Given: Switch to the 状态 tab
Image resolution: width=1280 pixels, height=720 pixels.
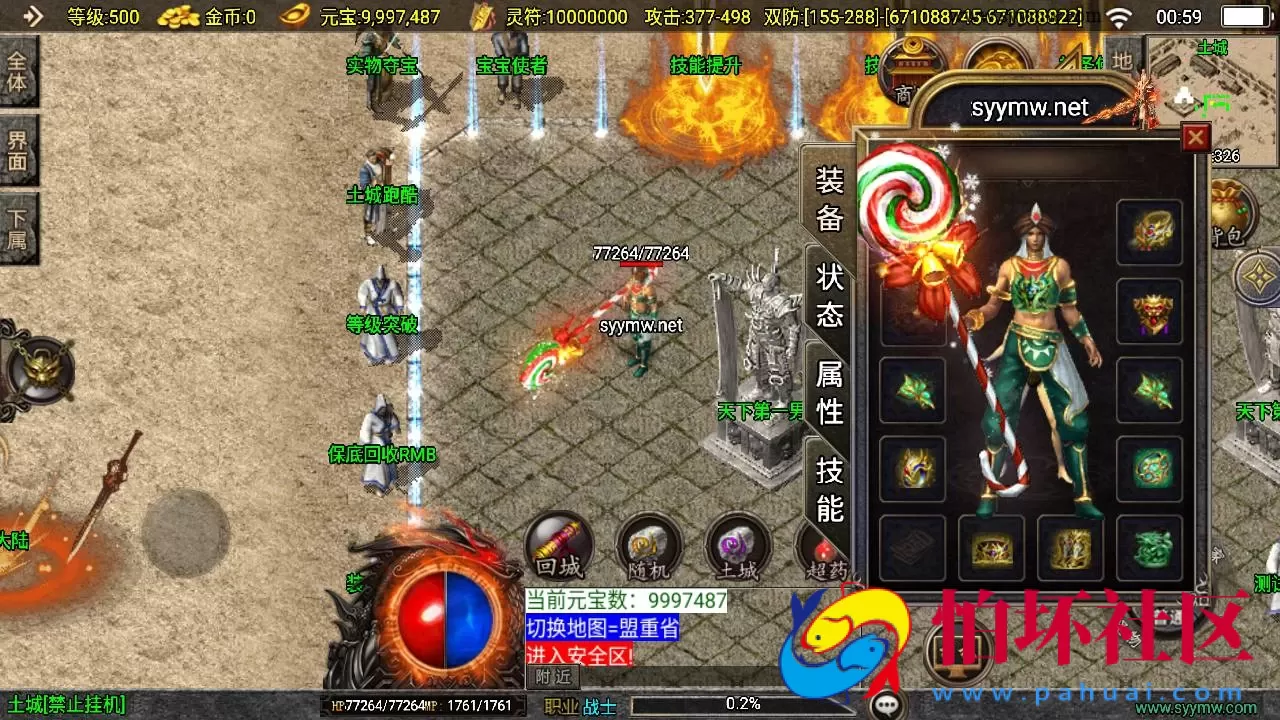Looking at the screenshot, I should click(x=828, y=296).
